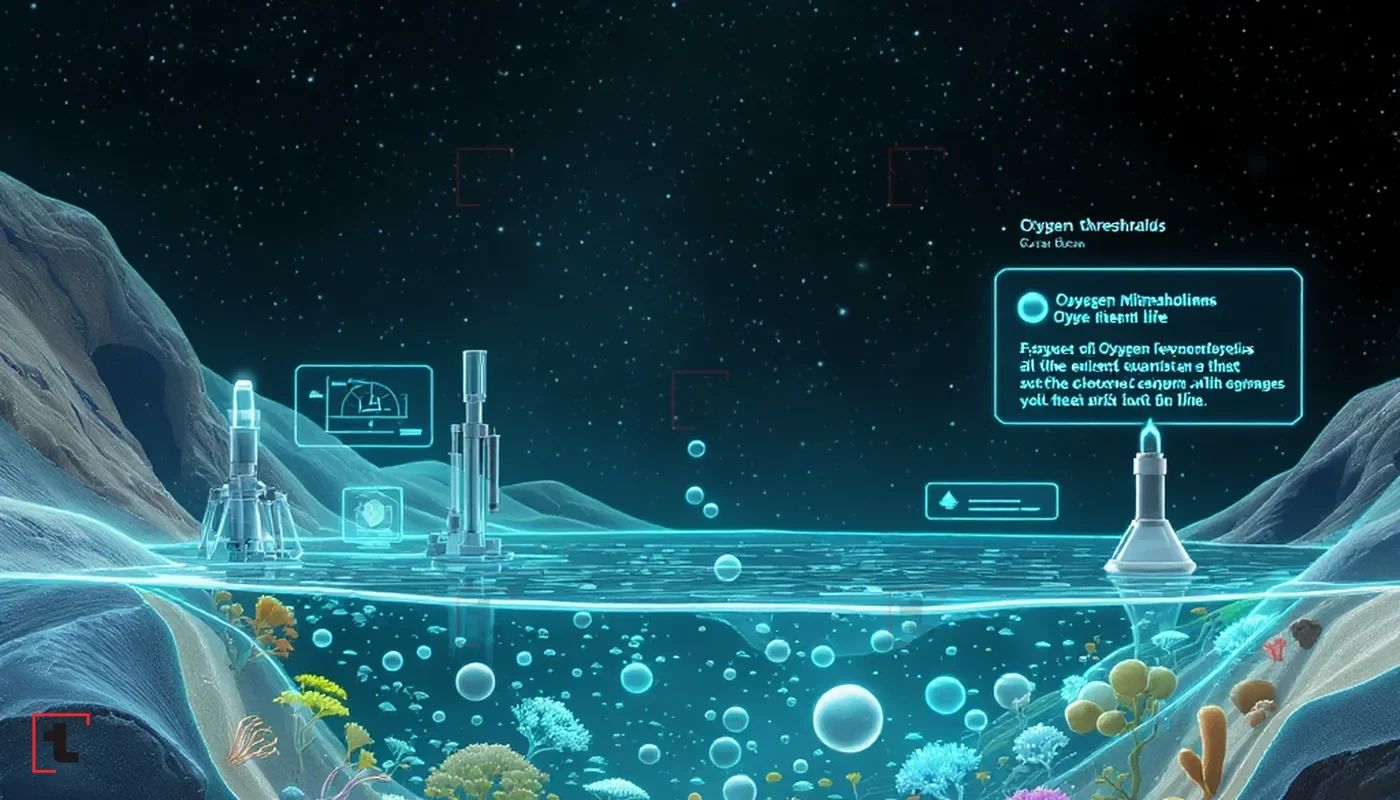Click the Oxygen thresholds heading
Image resolution: width=1400 pixels, height=800 pixels.
1092,227
